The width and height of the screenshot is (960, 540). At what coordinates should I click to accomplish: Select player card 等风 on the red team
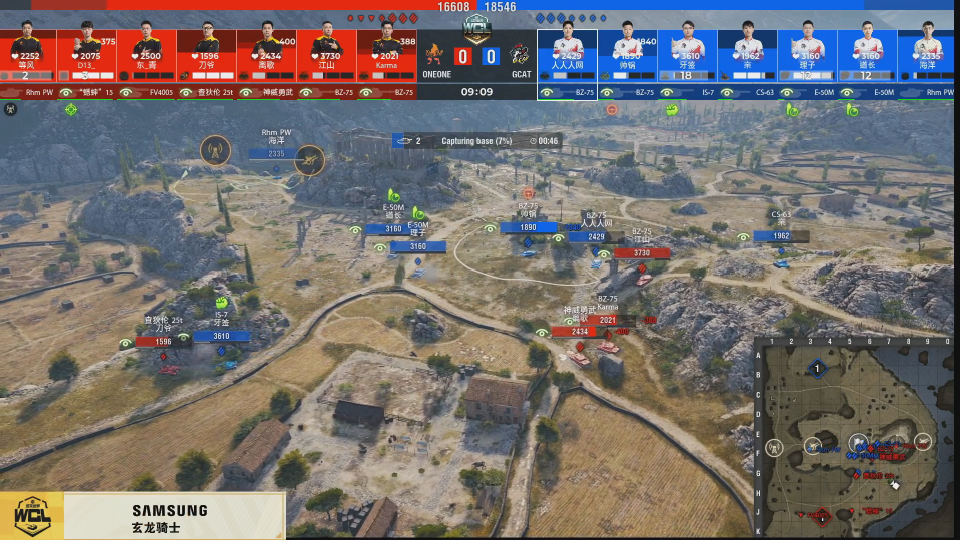[27, 55]
